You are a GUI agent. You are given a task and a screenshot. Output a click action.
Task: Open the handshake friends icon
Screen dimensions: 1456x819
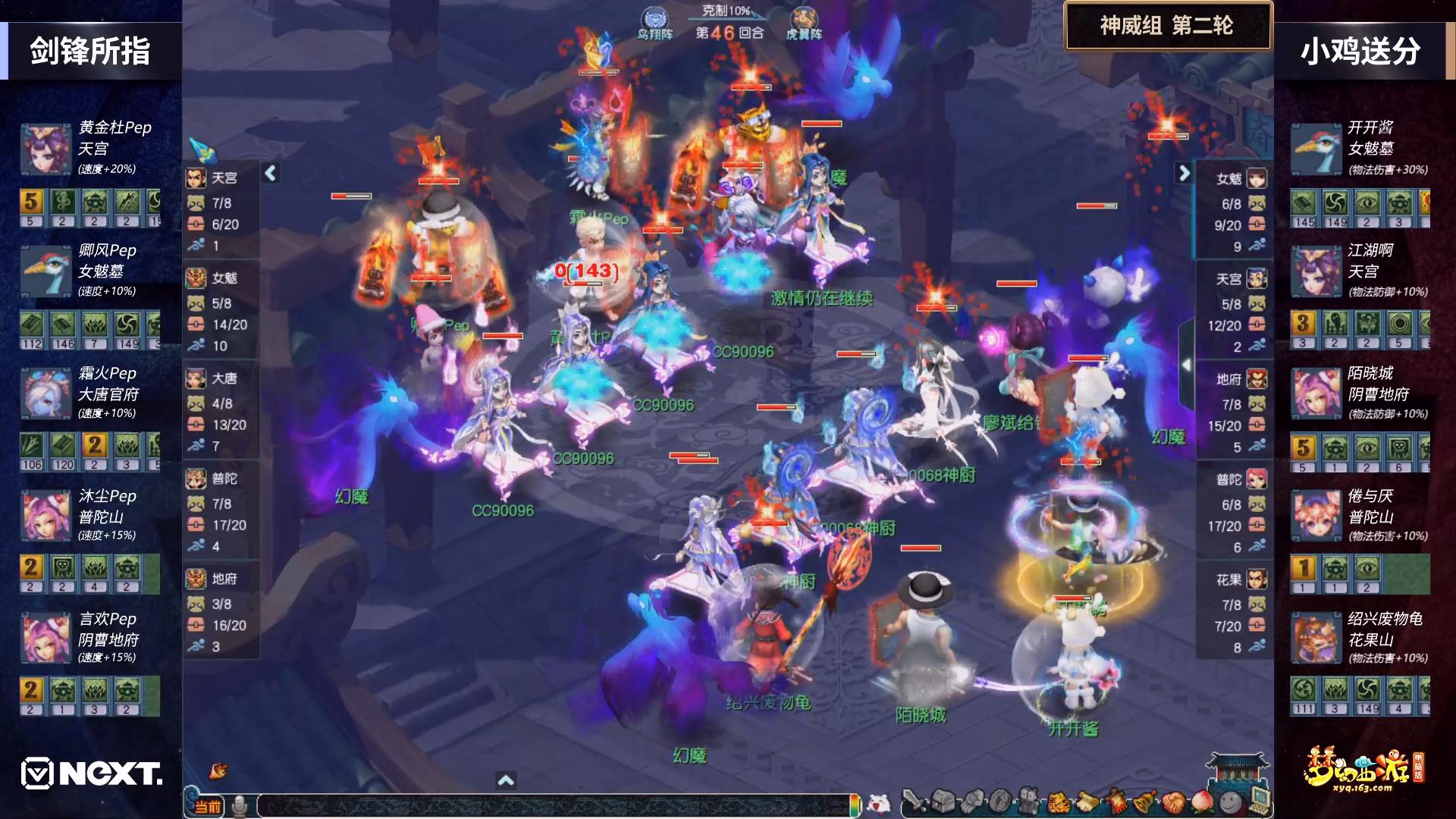point(1172,802)
